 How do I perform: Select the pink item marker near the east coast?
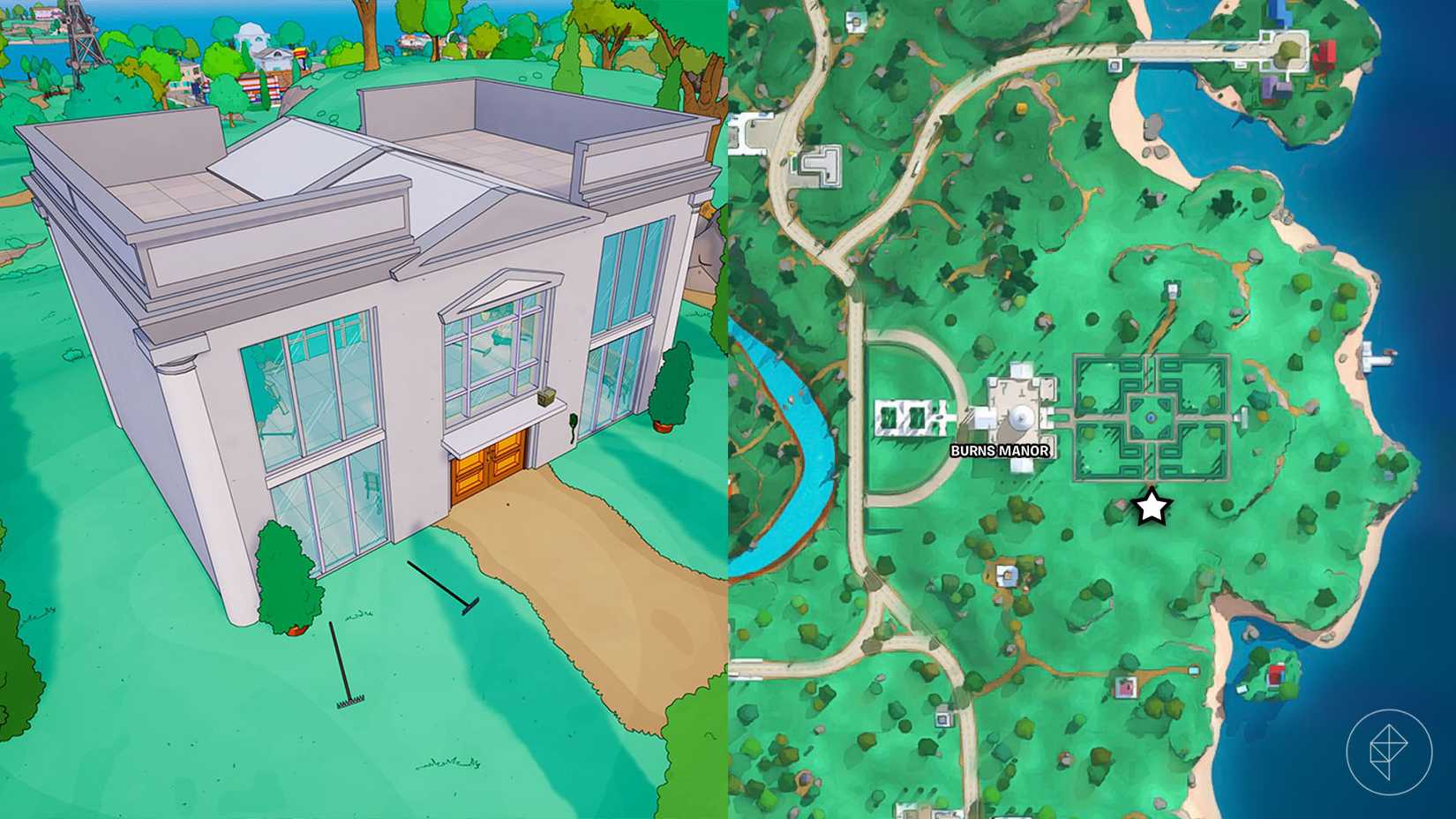1126,687
